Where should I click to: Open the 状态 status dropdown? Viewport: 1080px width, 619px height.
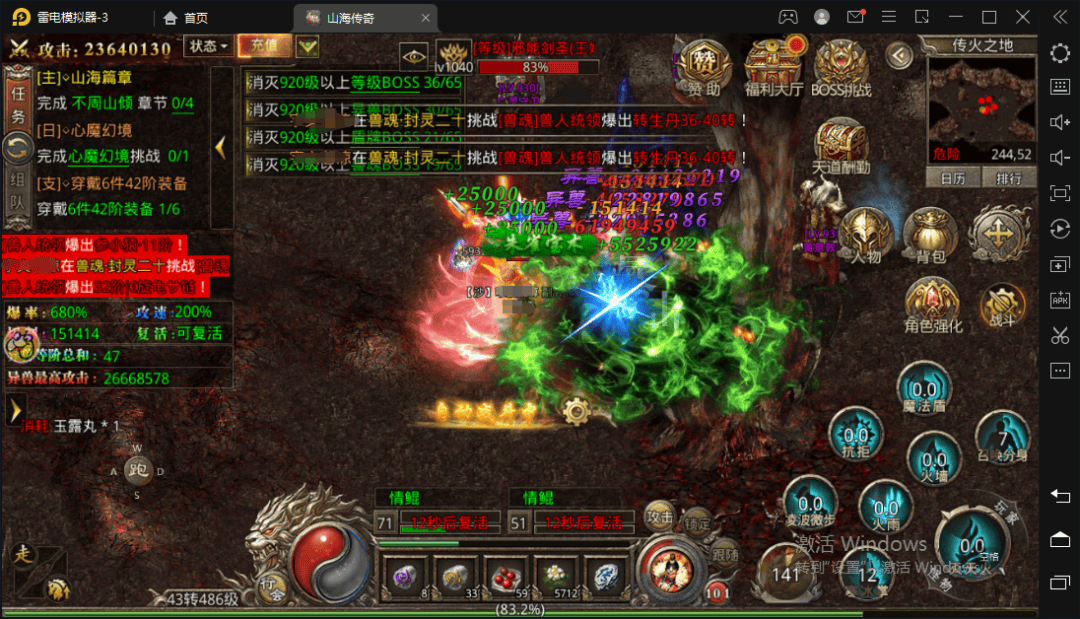tap(208, 46)
